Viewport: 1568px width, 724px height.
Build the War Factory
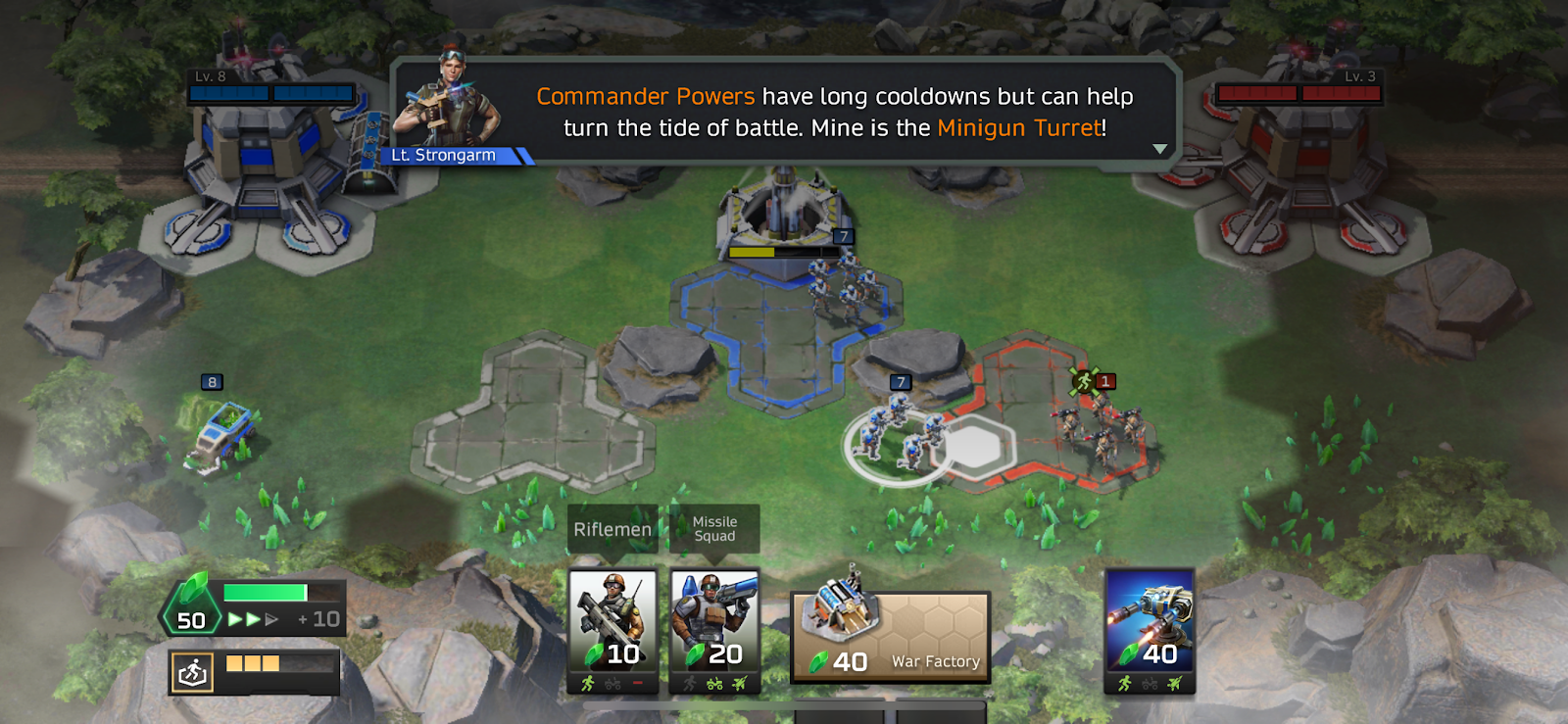click(890, 635)
